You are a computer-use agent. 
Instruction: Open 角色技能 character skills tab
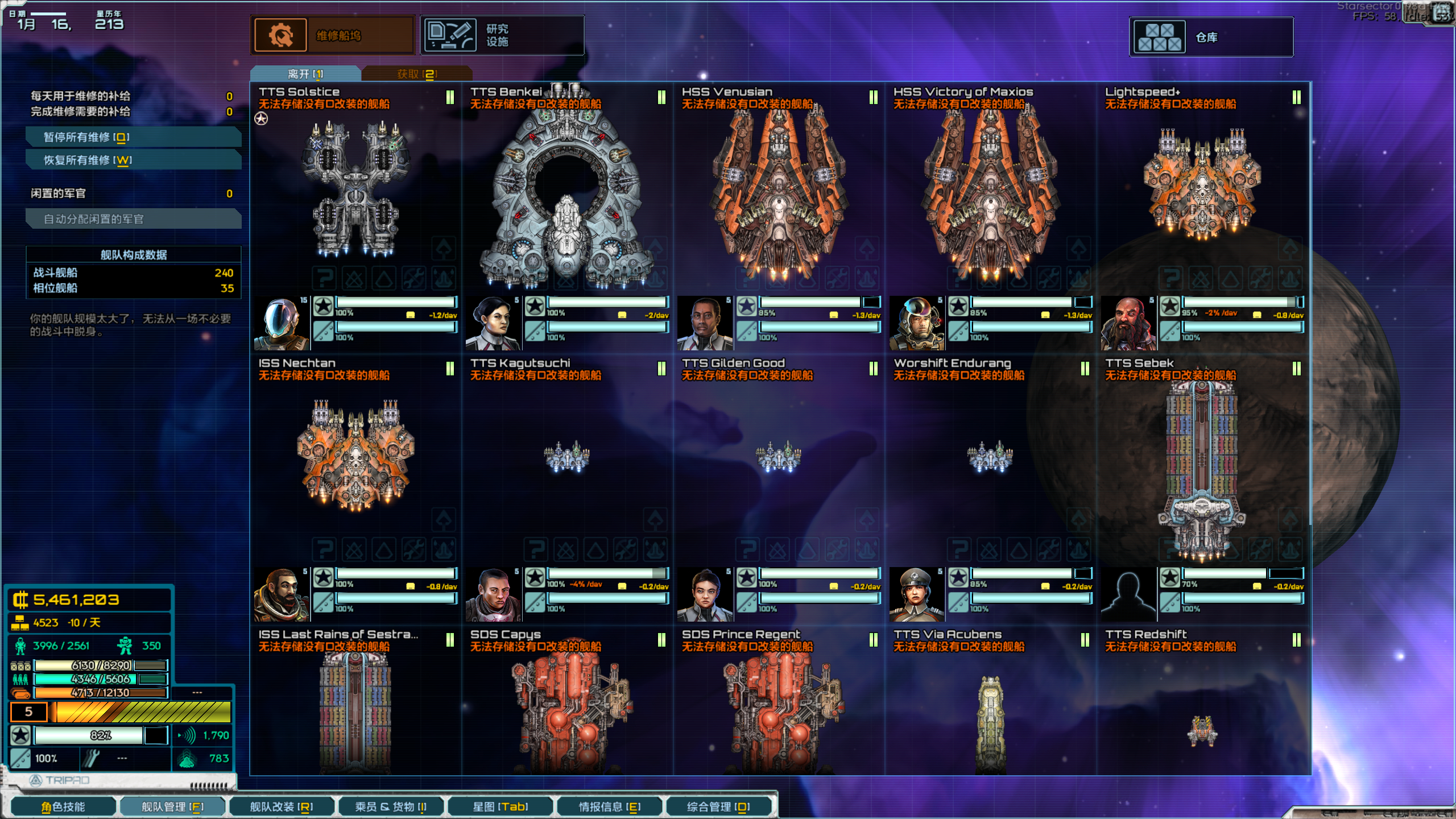pyautogui.click(x=63, y=806)
